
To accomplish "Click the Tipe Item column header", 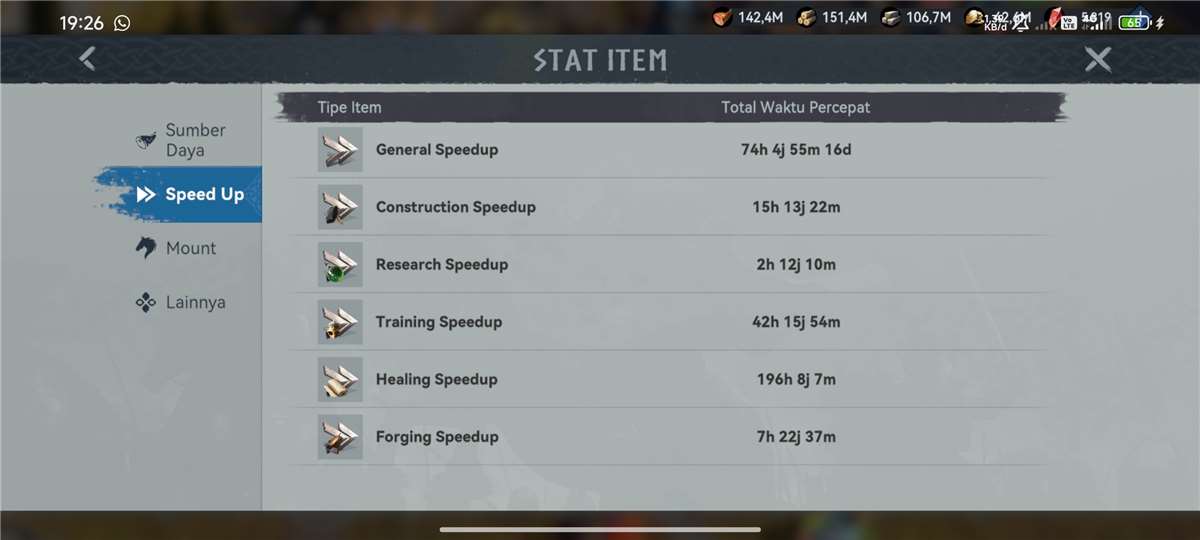I will click(x=349, y=107).
